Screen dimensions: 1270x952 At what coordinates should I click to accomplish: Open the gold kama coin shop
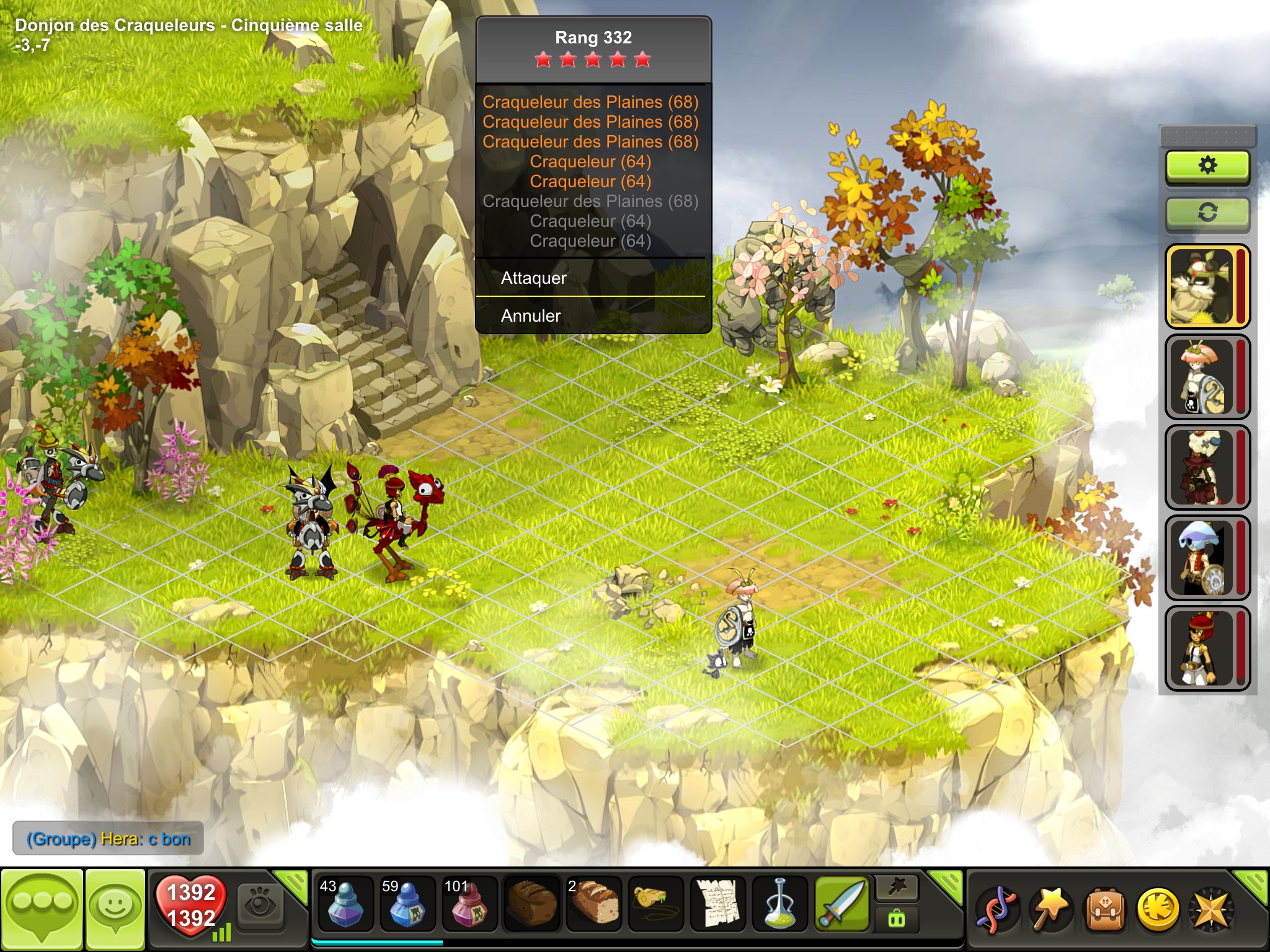[x=1157, y=910]
